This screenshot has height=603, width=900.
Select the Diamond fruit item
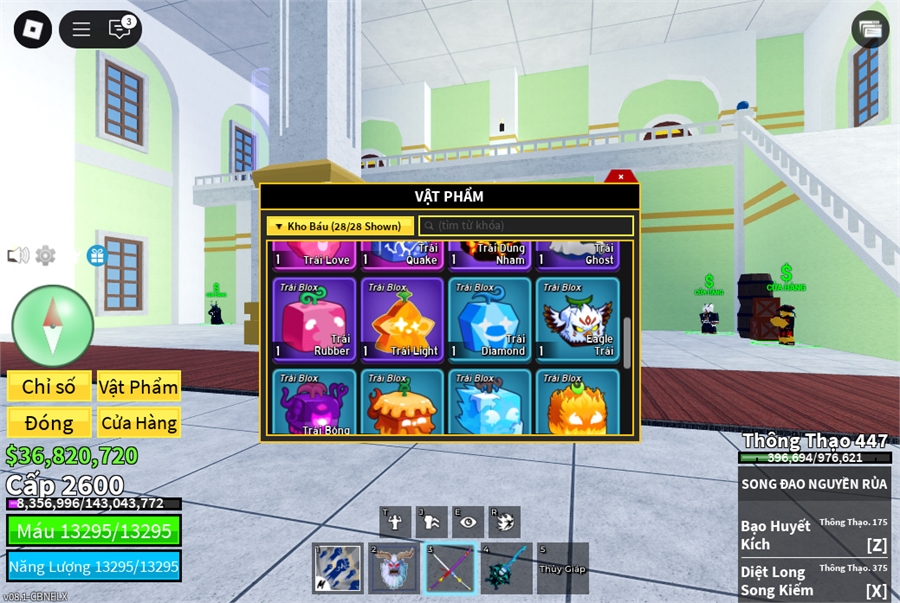coord(489,319)
